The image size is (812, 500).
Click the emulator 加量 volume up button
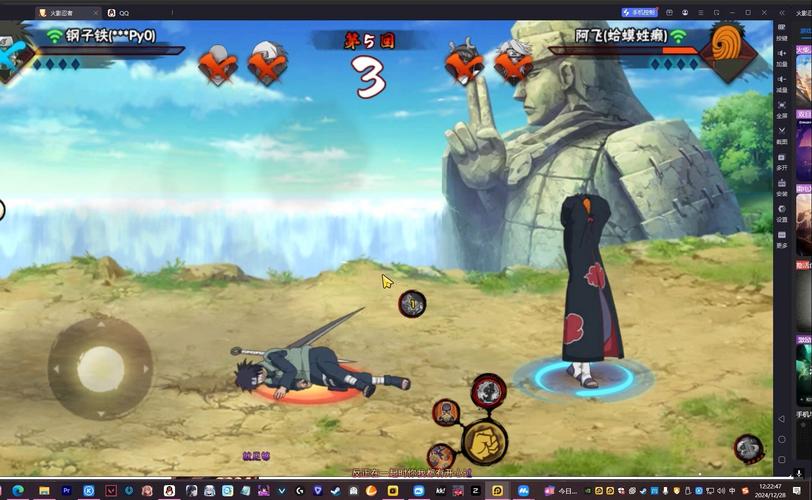(x=782, y=57)
